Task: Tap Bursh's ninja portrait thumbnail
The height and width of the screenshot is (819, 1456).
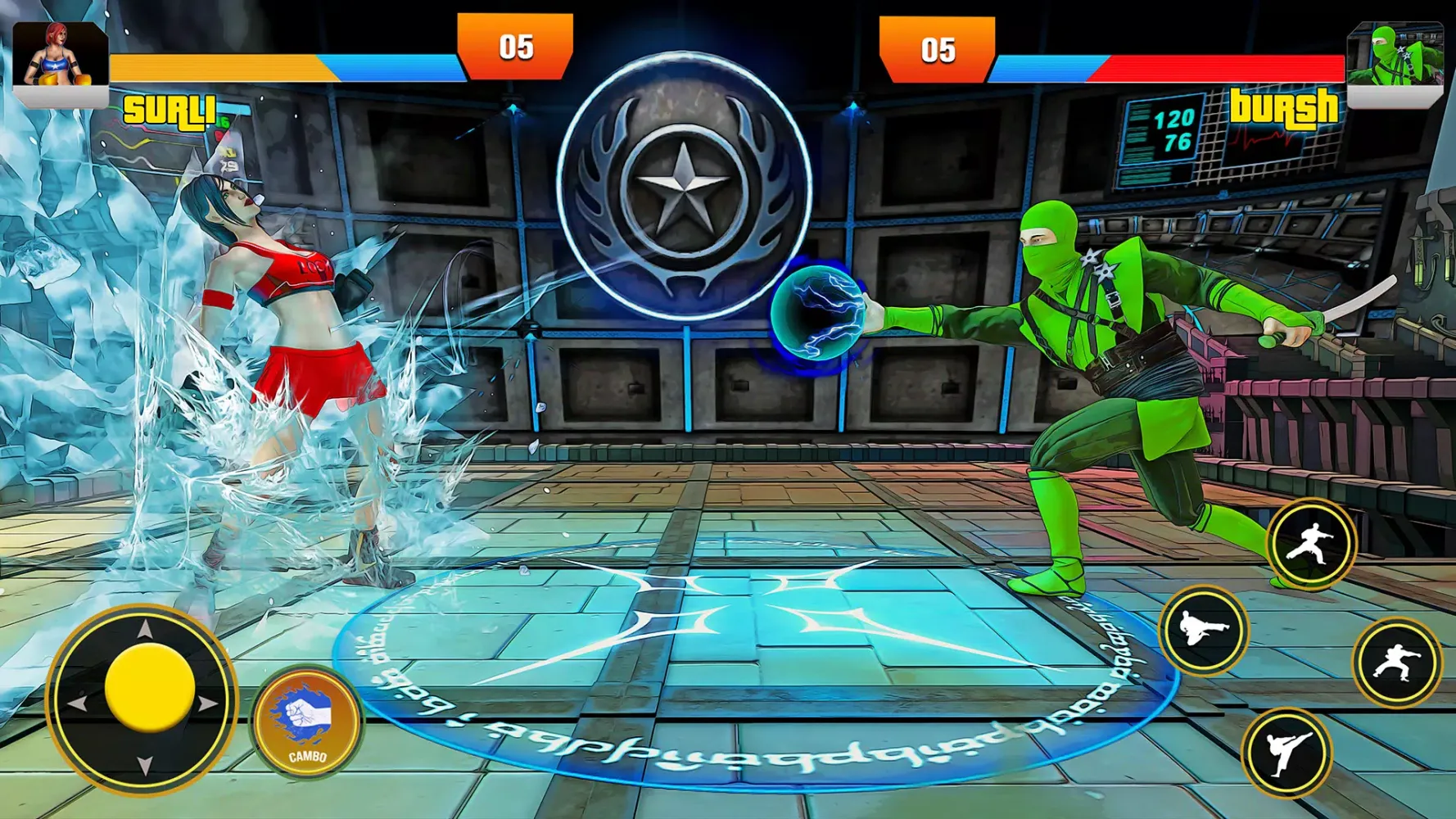Action: (1398, 53)
